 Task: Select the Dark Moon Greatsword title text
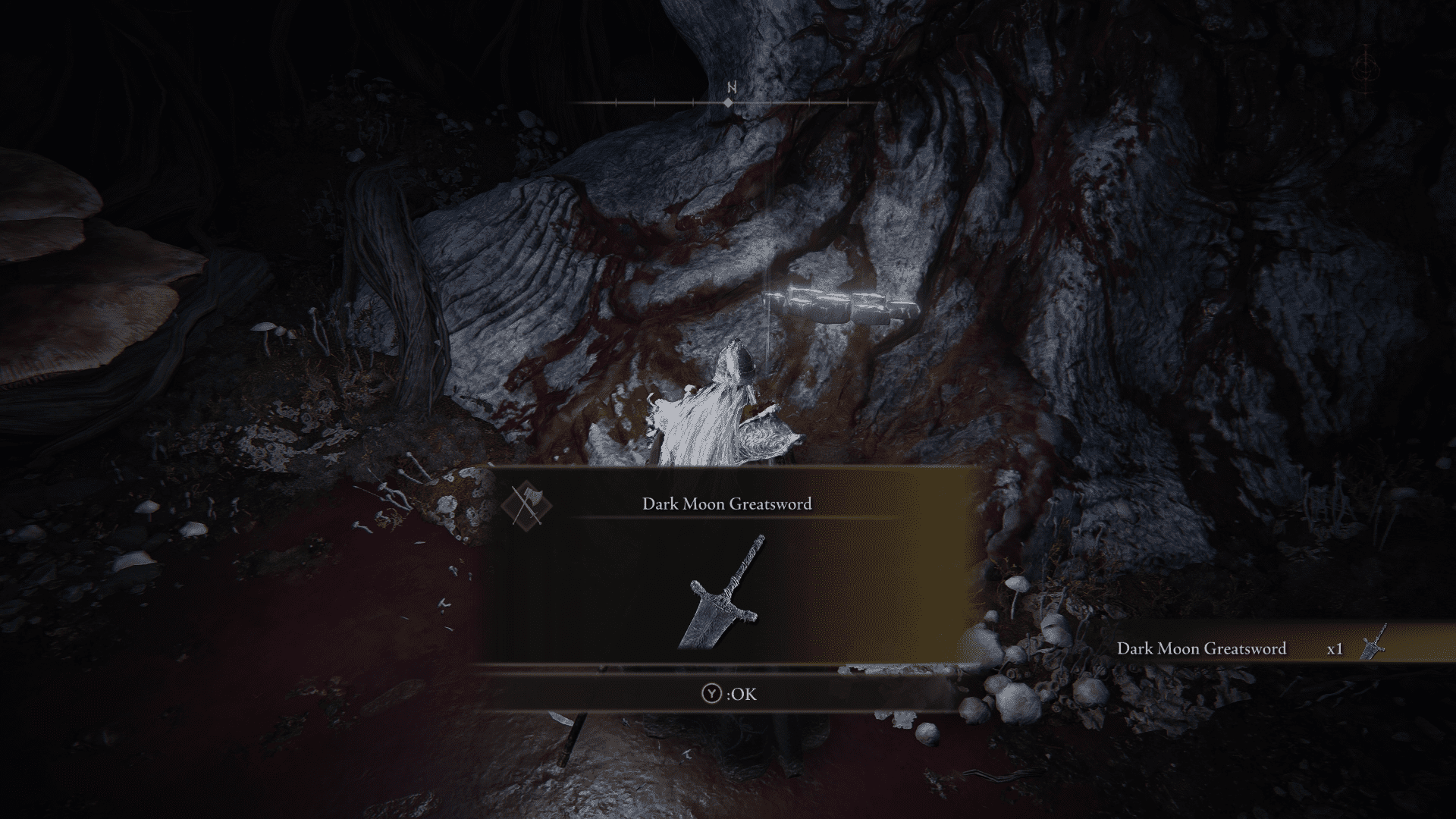(726, 503)
